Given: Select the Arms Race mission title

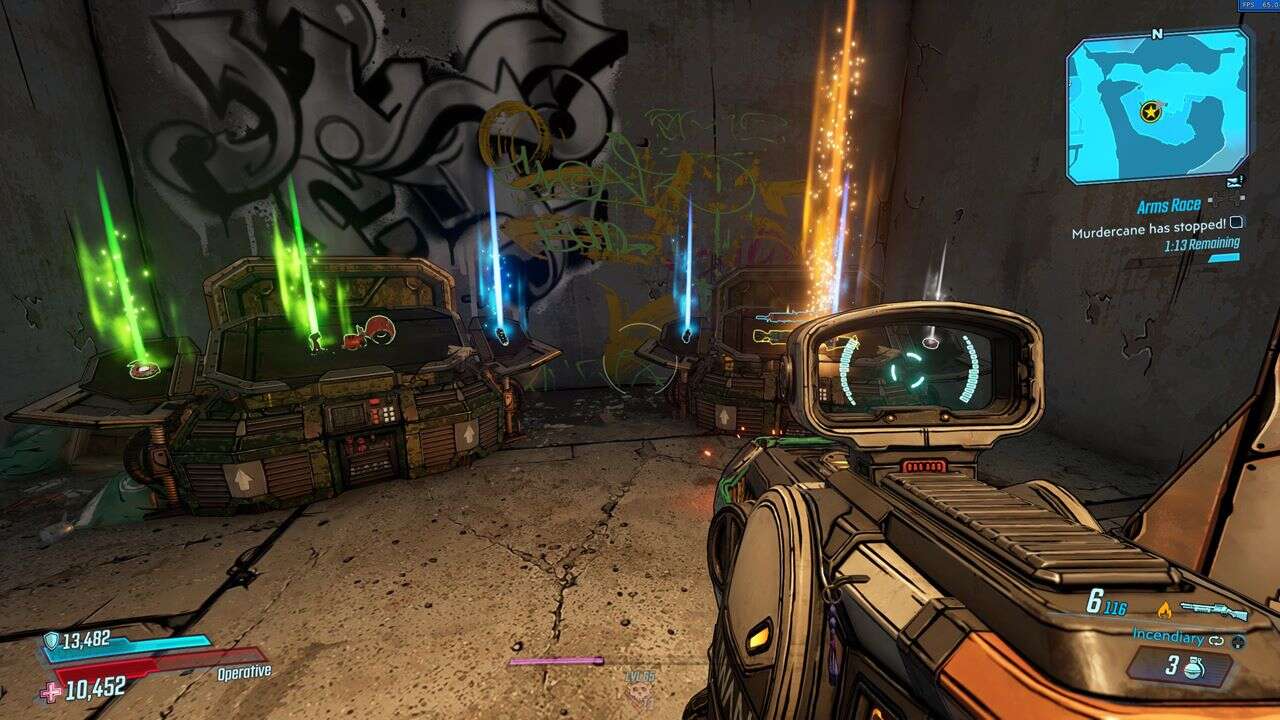Looking at the screenshot, I should pyautogui.click(x=1169, y=204).
